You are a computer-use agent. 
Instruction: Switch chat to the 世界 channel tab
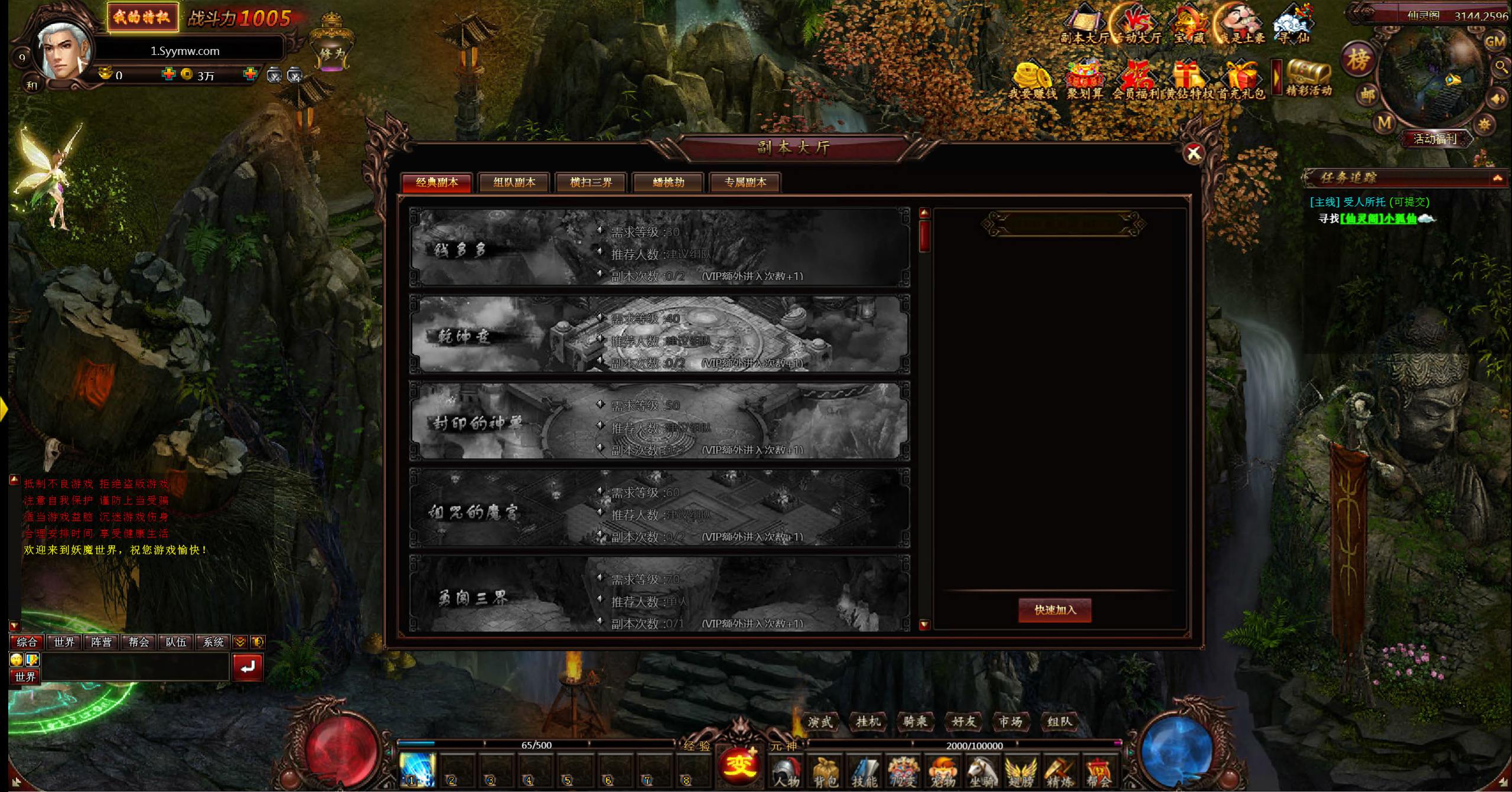click(x=64, y=642)
